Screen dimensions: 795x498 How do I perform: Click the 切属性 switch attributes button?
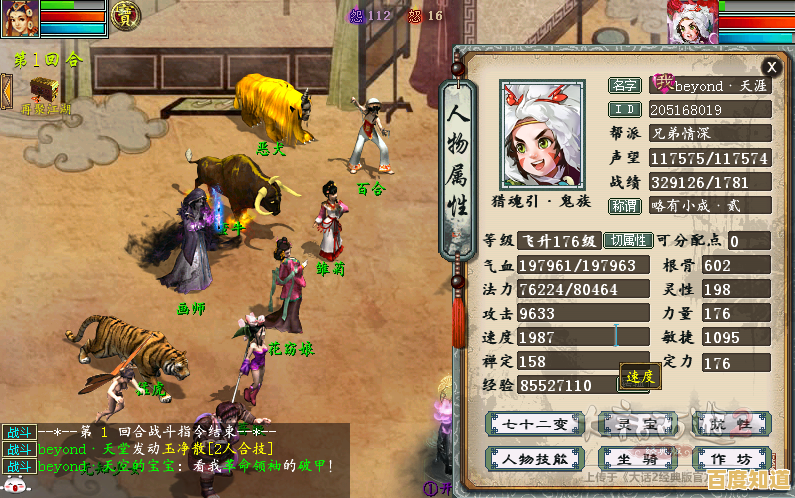coord(629,241)
